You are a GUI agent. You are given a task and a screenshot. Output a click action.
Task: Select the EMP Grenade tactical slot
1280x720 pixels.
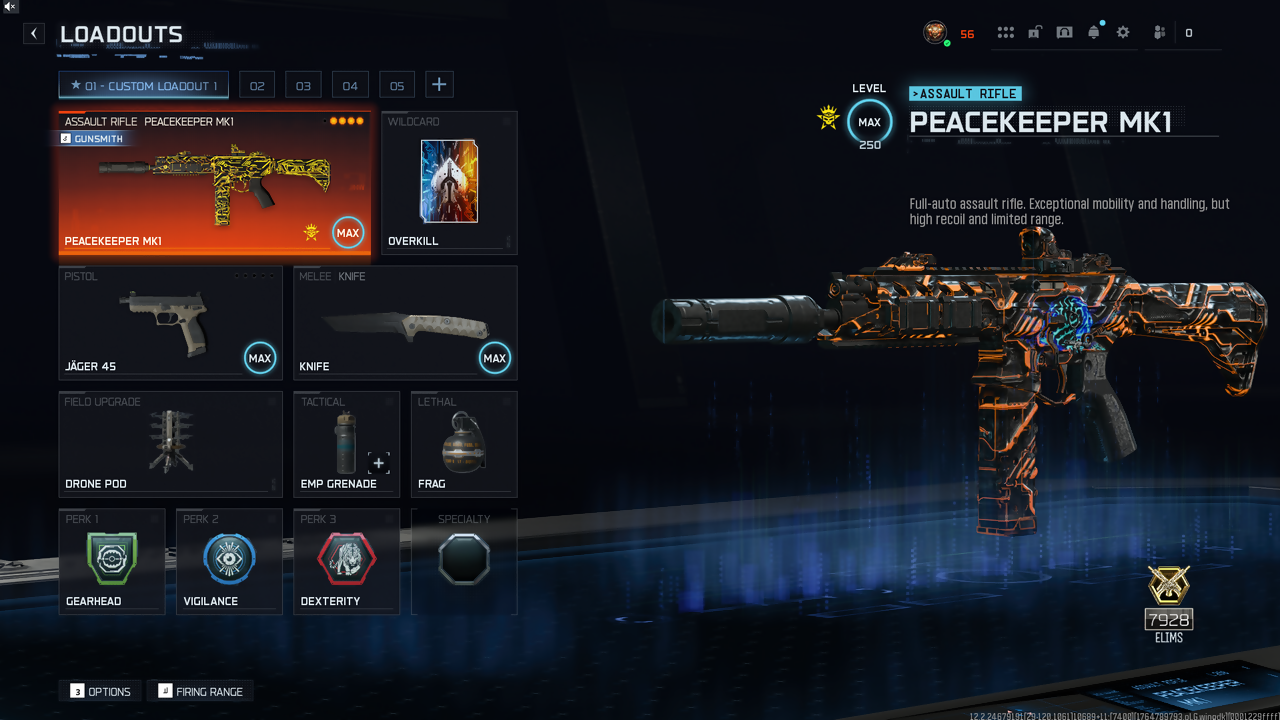tap(346, 444)
